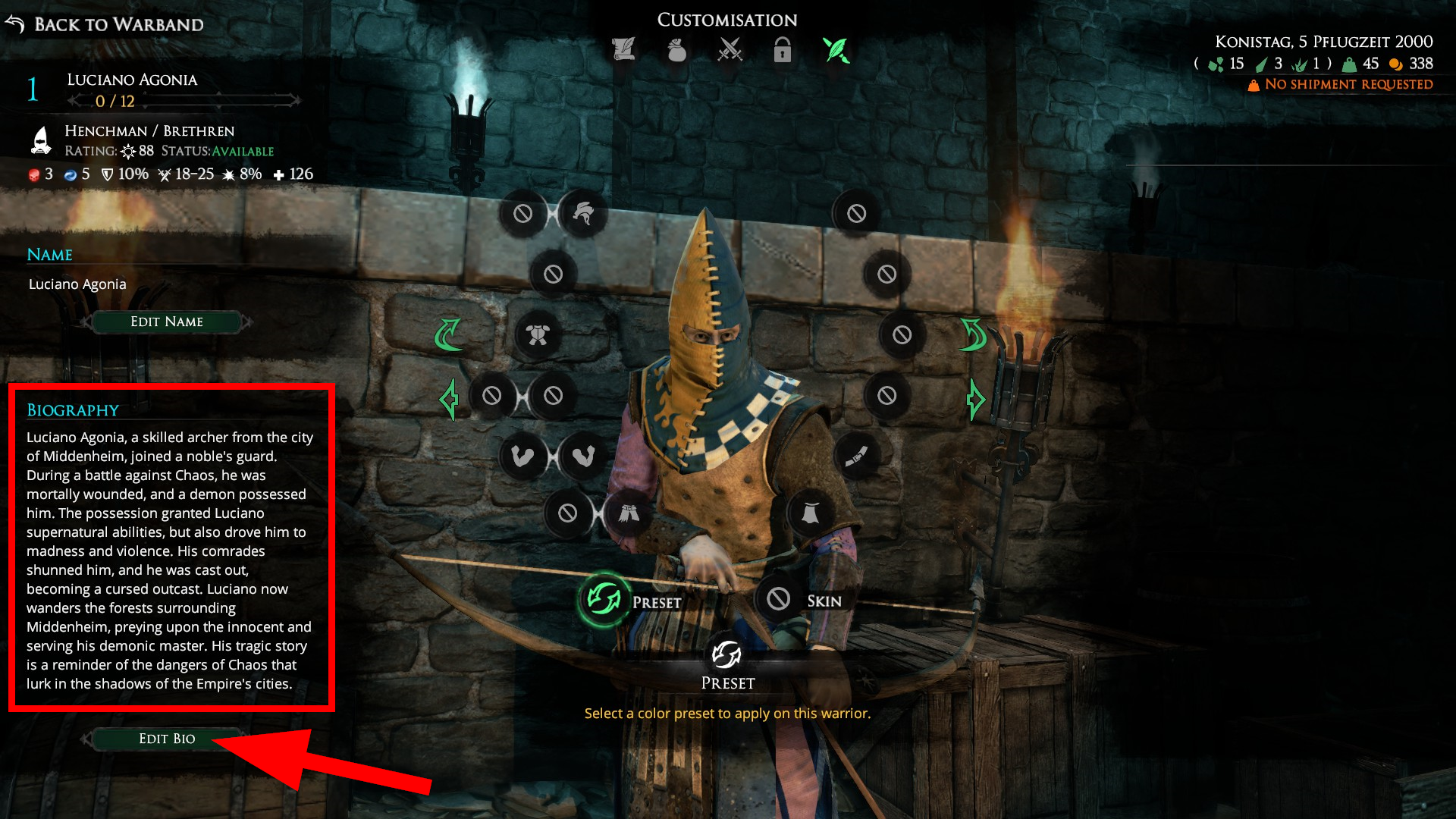
Task: Switch to the scroll and quill tab
Action: [x=623, y=50]
